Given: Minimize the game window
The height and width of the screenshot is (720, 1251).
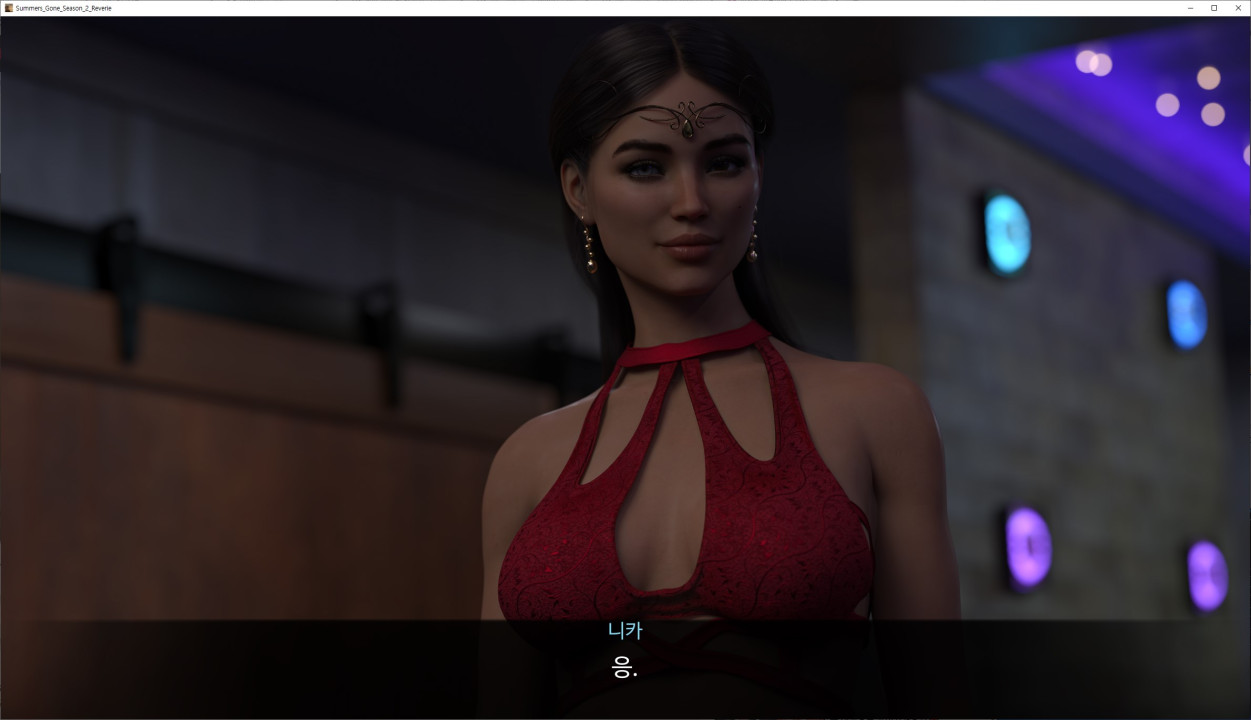Looking at the screenshot, I should click(1190, 8).
